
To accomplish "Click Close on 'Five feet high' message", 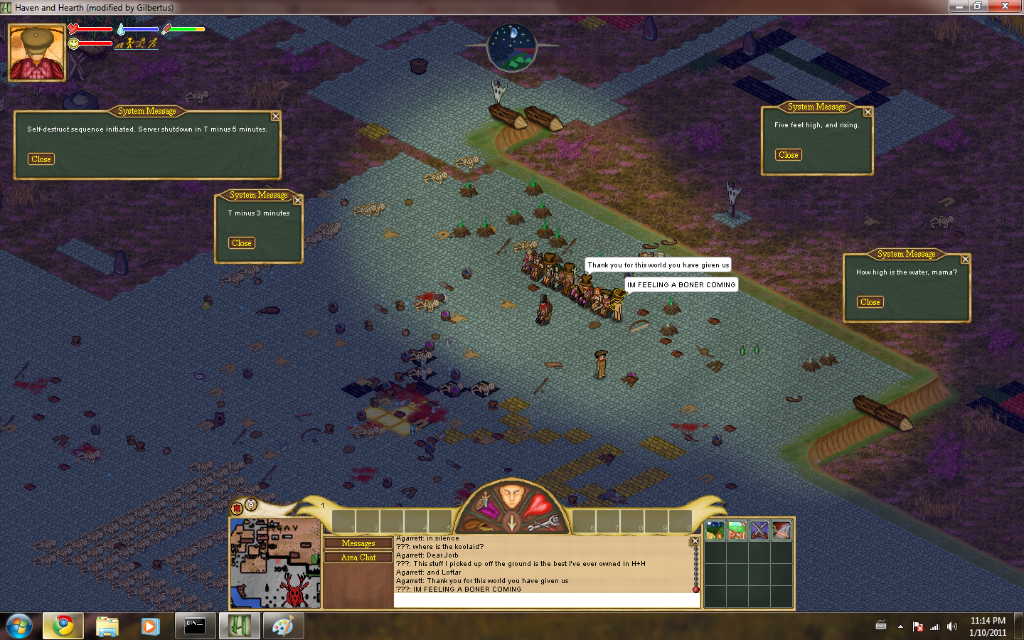I will (x=789, y=155).
